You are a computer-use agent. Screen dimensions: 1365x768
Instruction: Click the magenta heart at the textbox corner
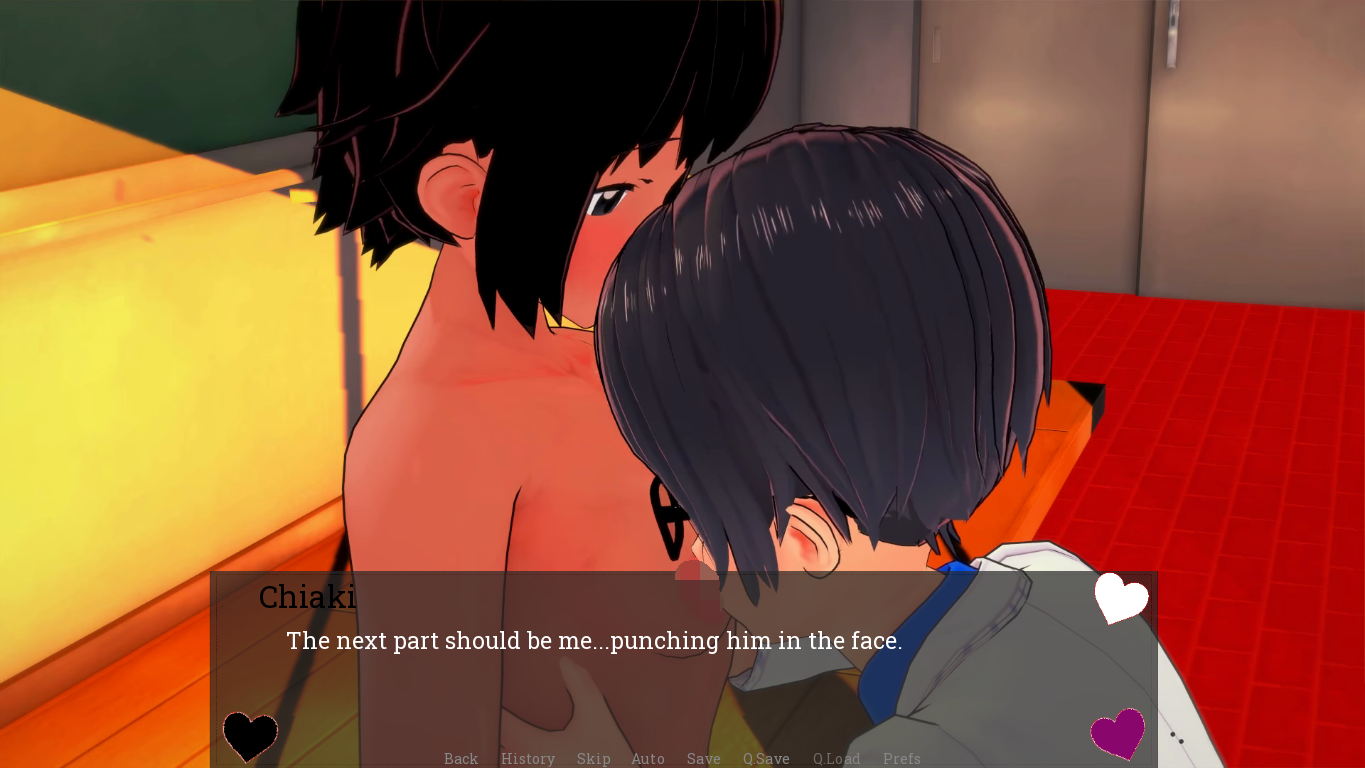coord(1119,733)
